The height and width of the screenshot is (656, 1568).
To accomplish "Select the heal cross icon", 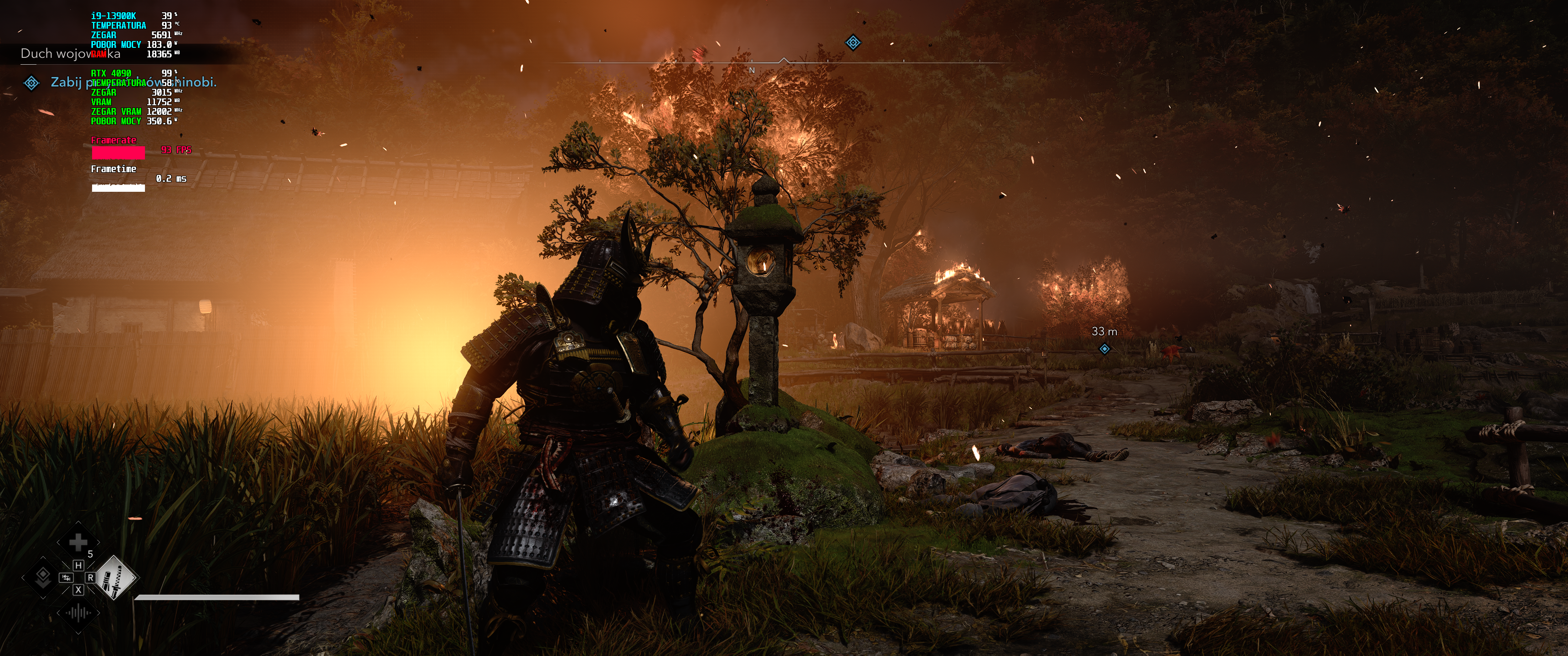I will (x=78, y=542).
